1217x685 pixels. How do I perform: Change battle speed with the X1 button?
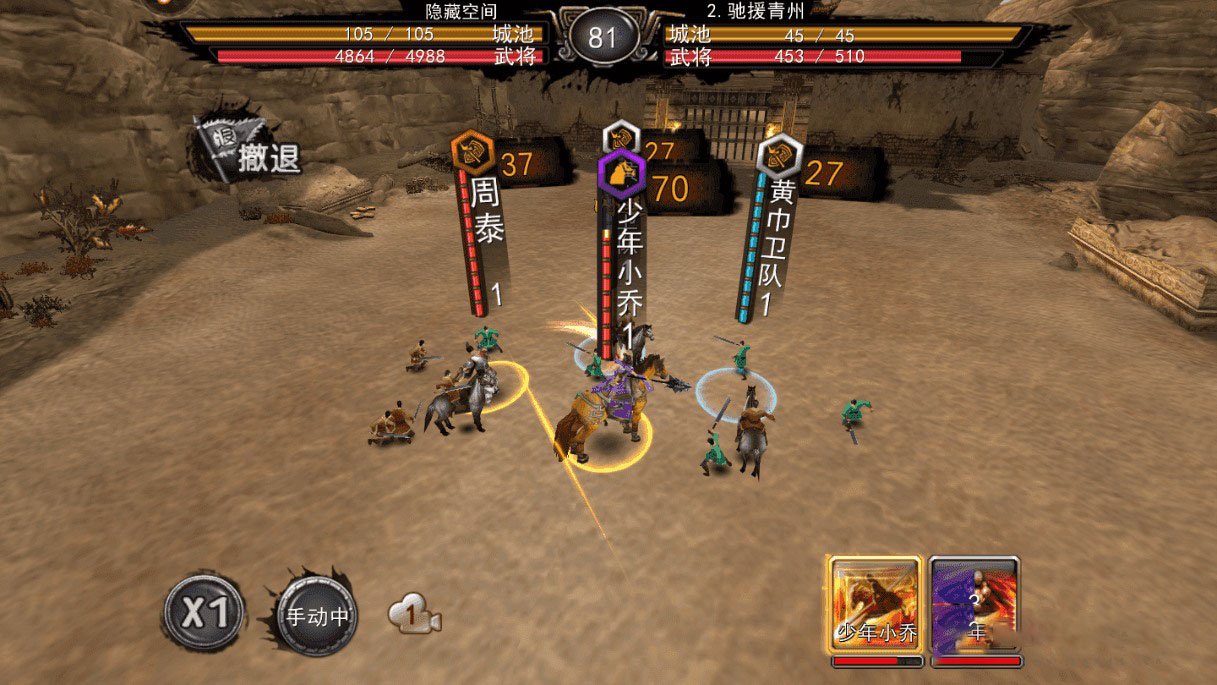(205, 612)
